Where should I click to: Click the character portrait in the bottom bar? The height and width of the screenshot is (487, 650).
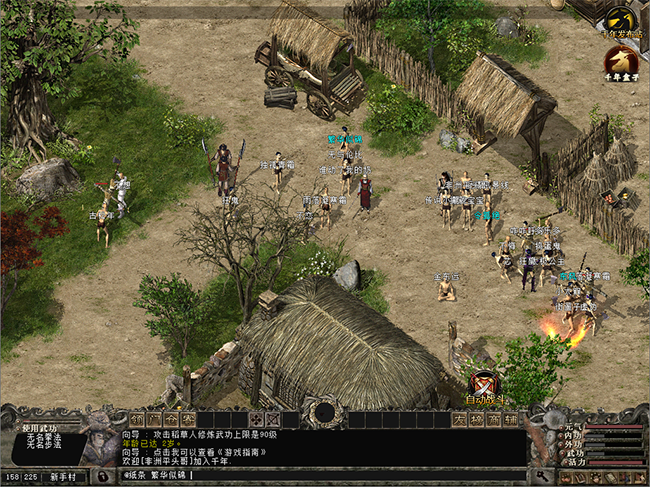click(100, 440)
